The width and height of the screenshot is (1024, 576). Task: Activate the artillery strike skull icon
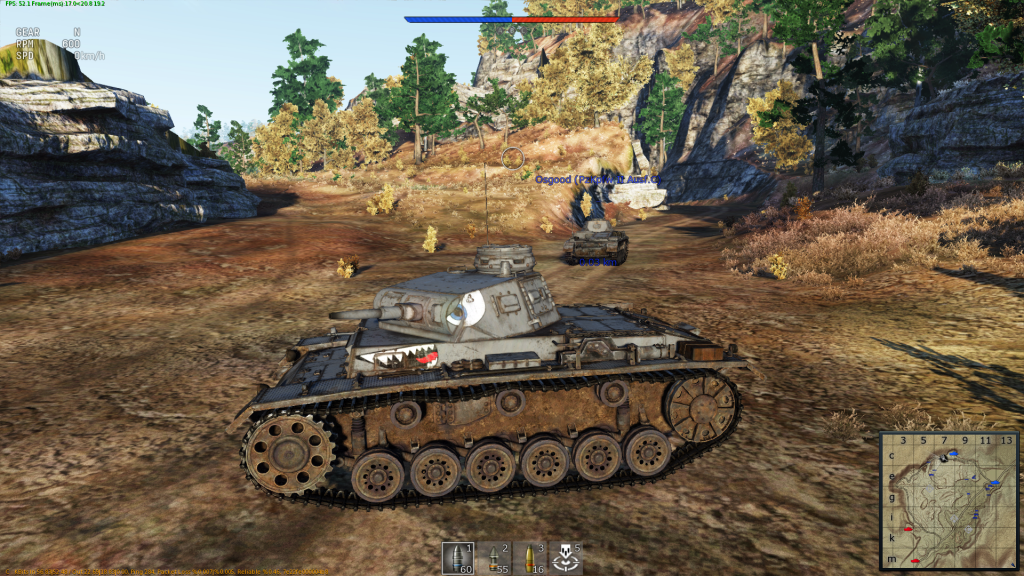click(x=565, y=558)
